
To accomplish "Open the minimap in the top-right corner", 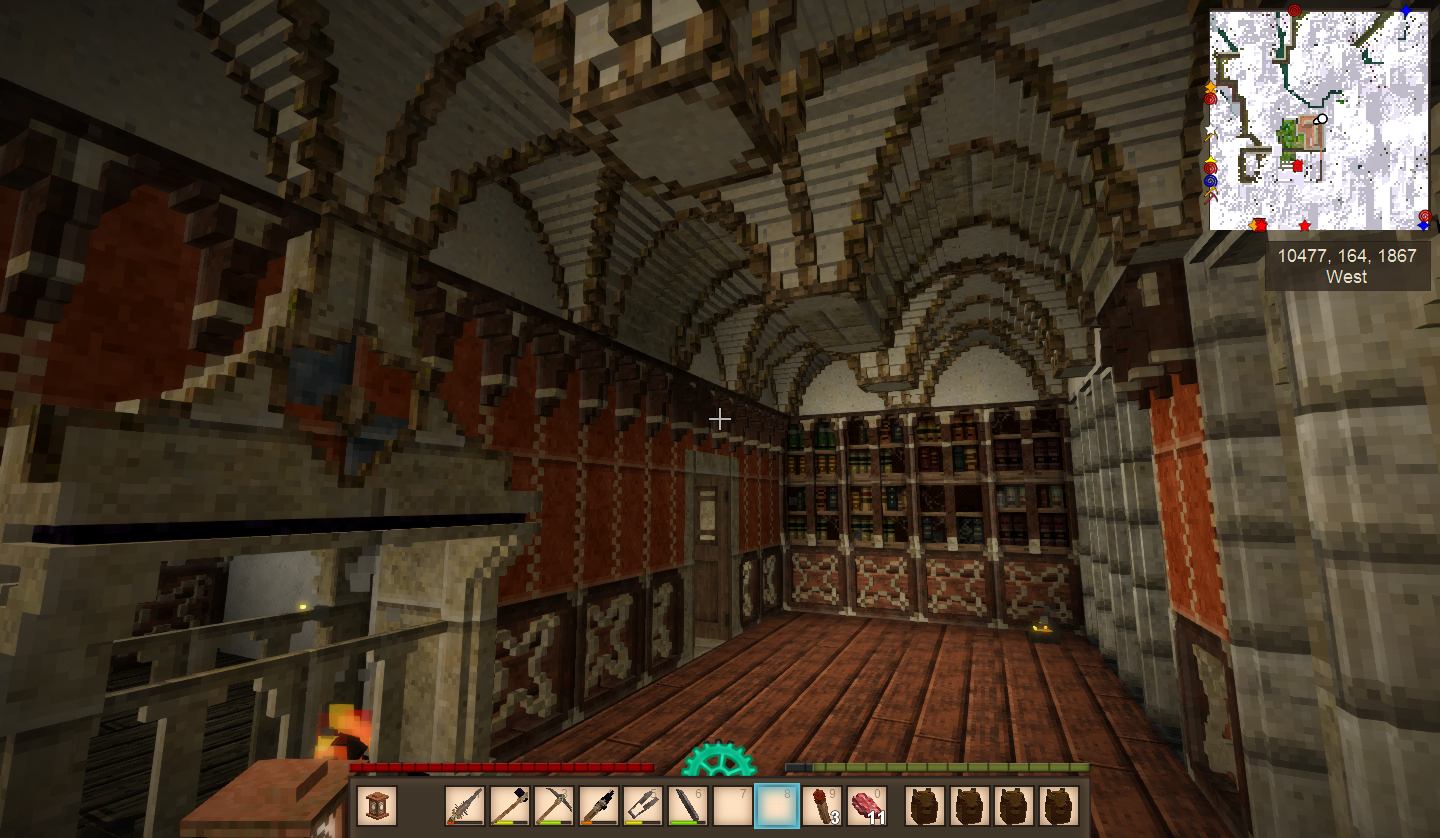I will pyautogui.click(x=1319, y=121).
